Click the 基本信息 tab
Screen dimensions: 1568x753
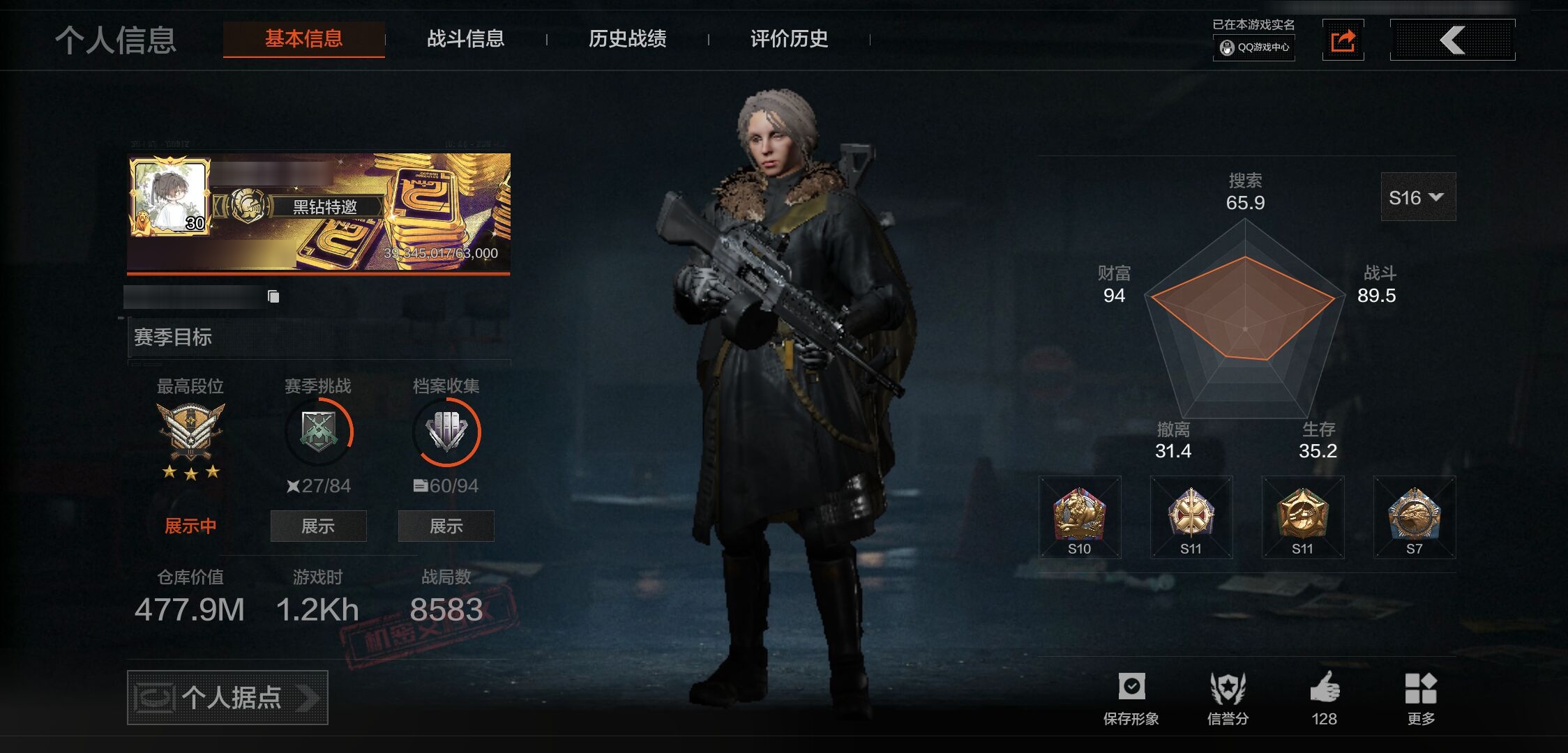point(303,39)
